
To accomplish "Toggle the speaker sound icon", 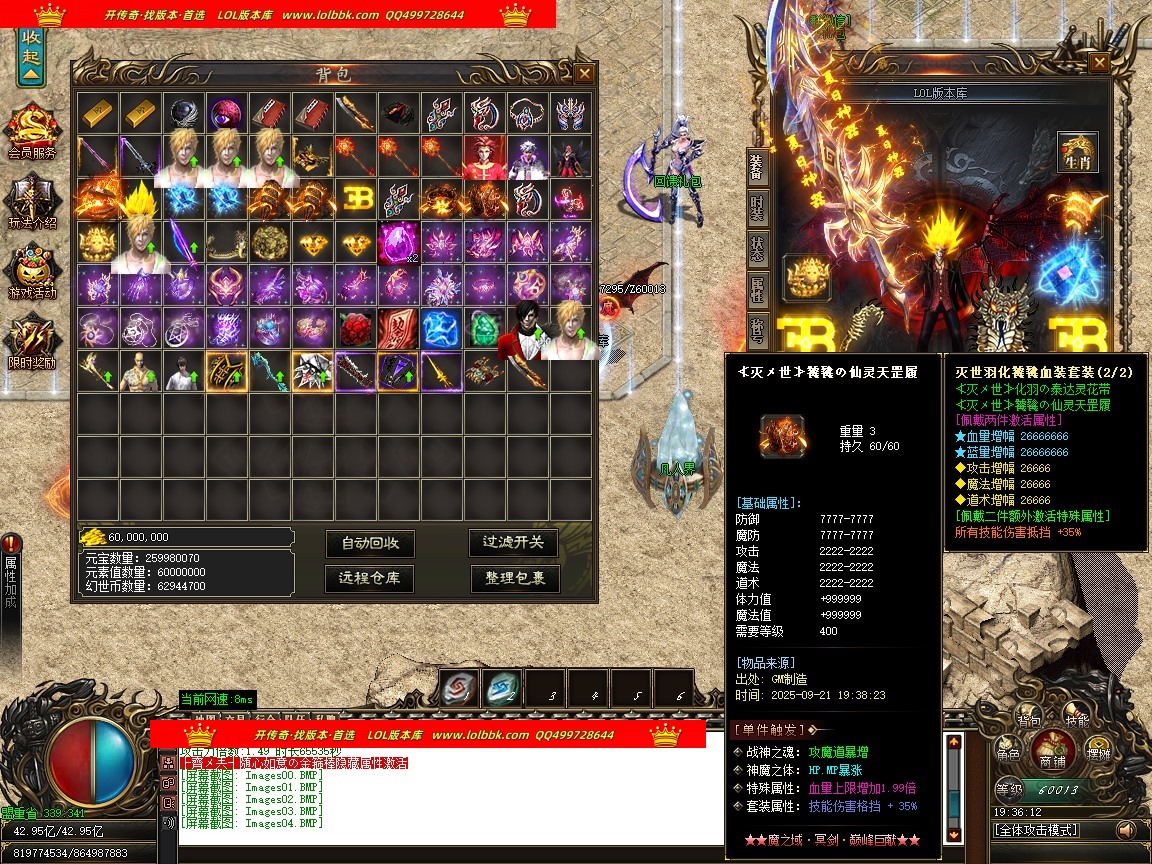I will [1127, 830].
